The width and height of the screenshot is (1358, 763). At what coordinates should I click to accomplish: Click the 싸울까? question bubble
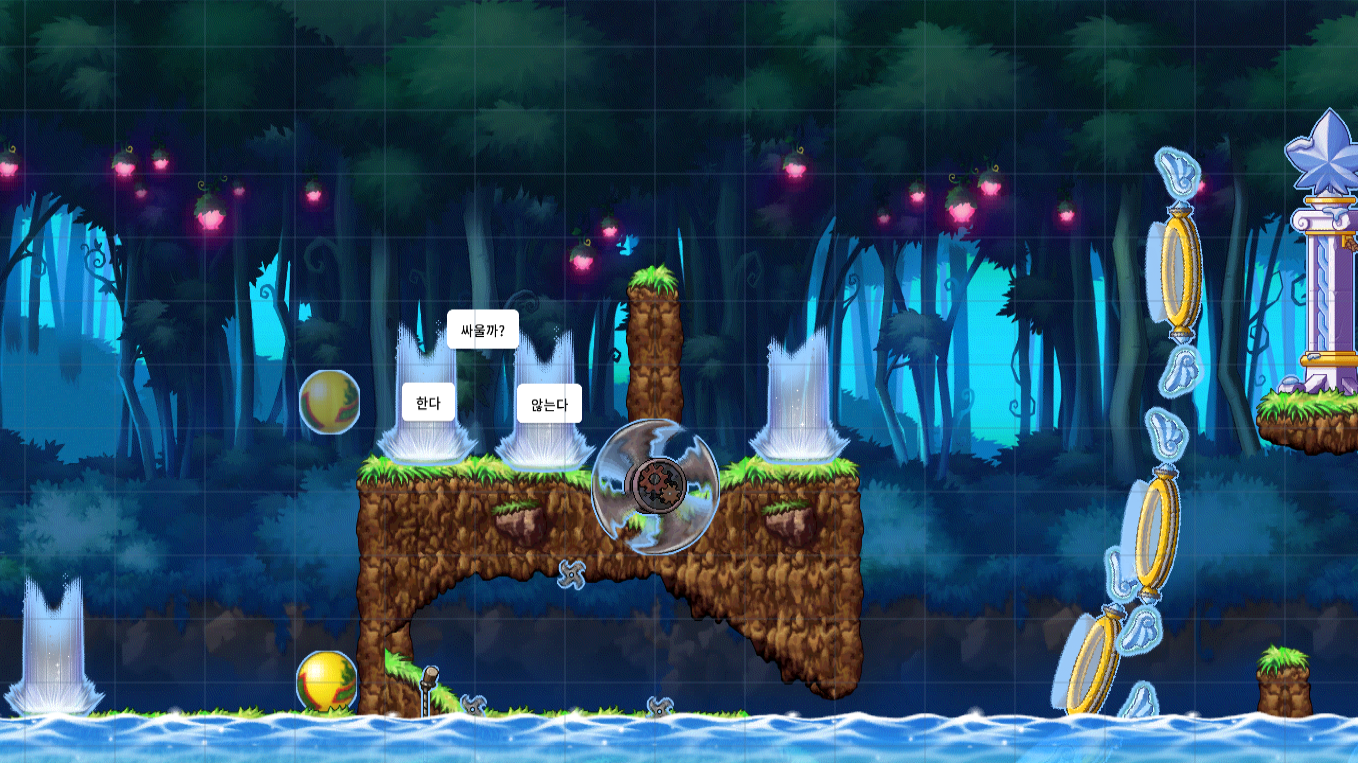(482, 329)
